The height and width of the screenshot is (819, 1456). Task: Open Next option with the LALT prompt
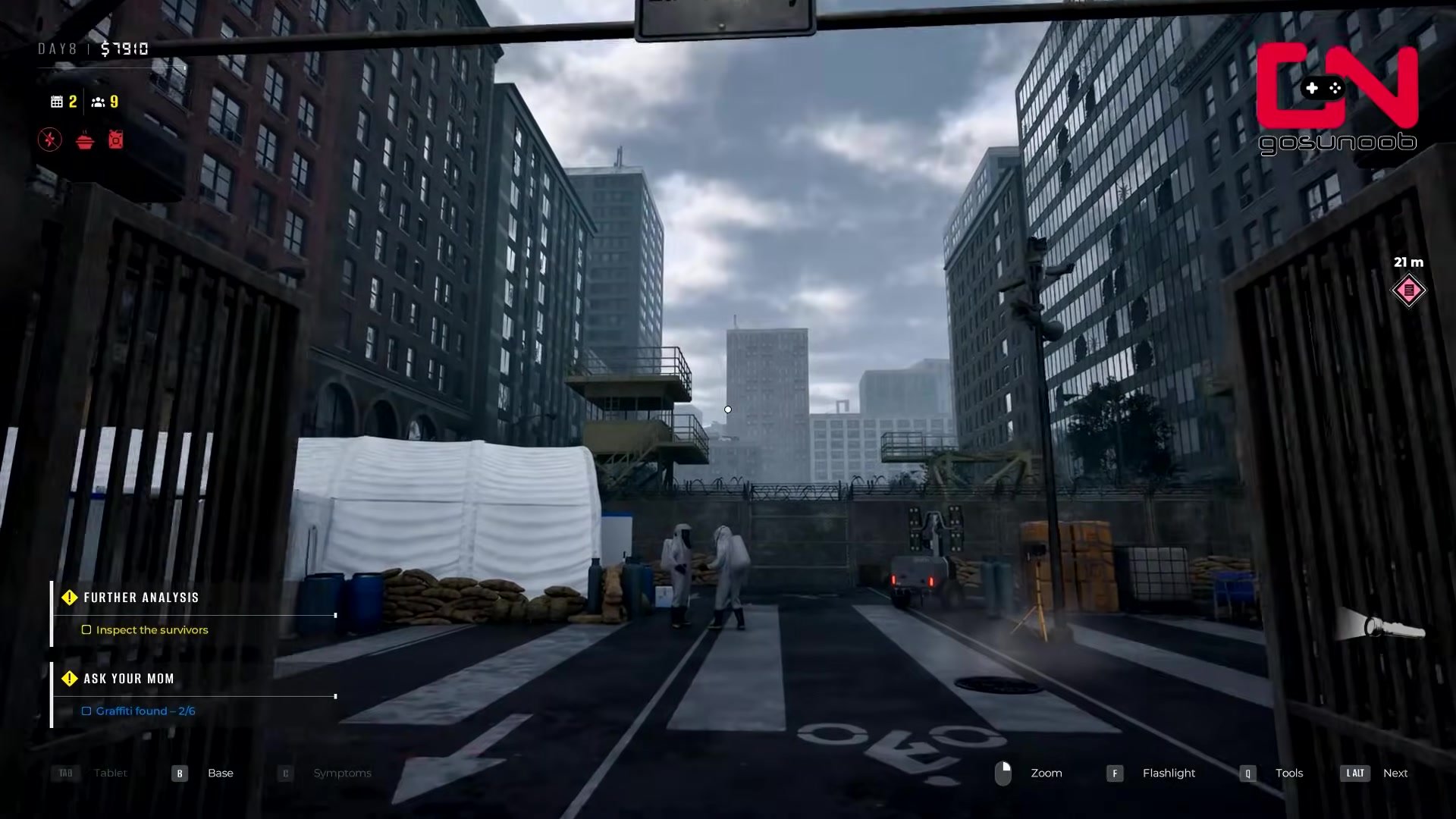1355,773
